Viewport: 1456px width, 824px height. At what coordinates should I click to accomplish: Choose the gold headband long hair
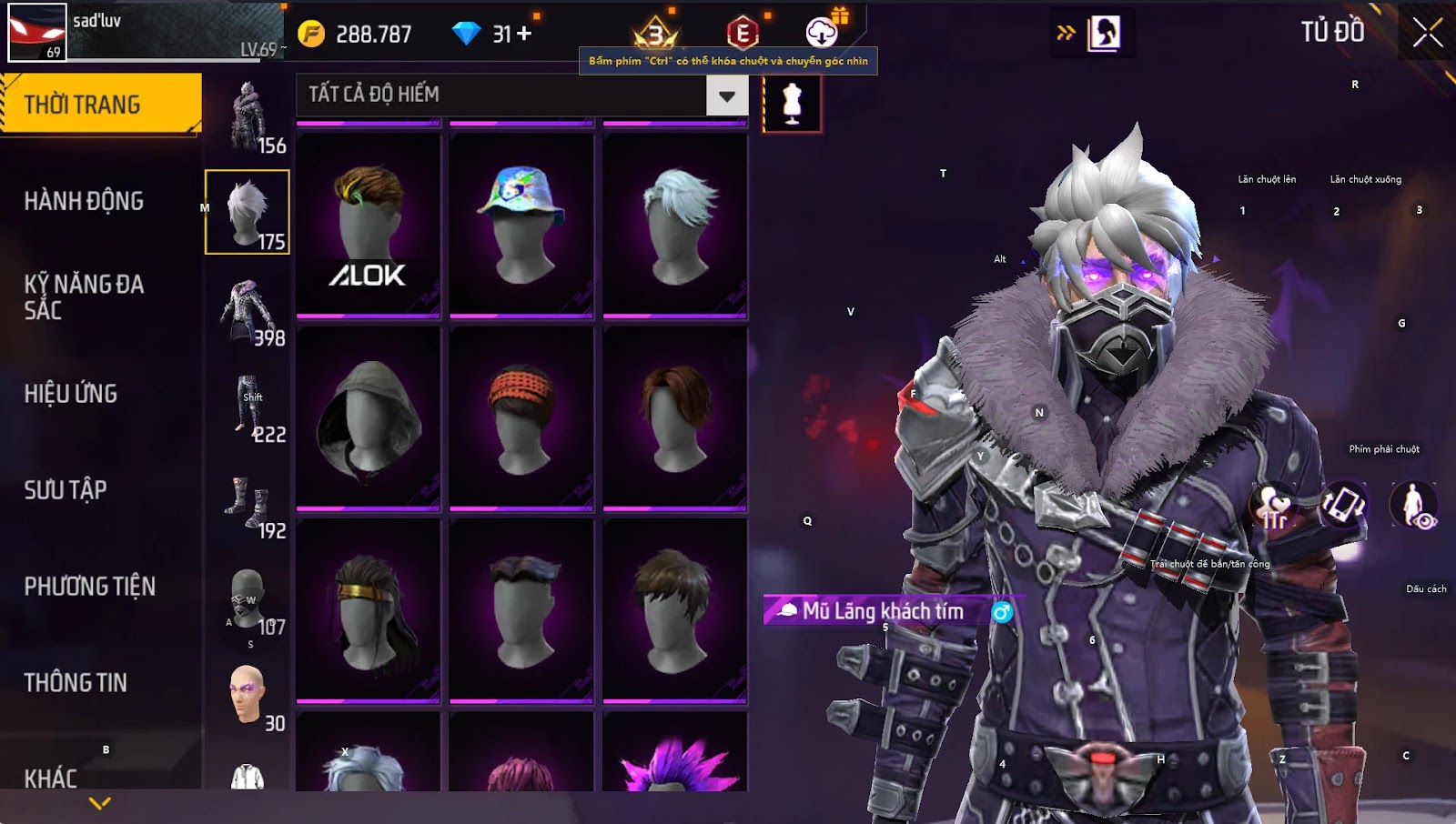click(x=369, y=611)
